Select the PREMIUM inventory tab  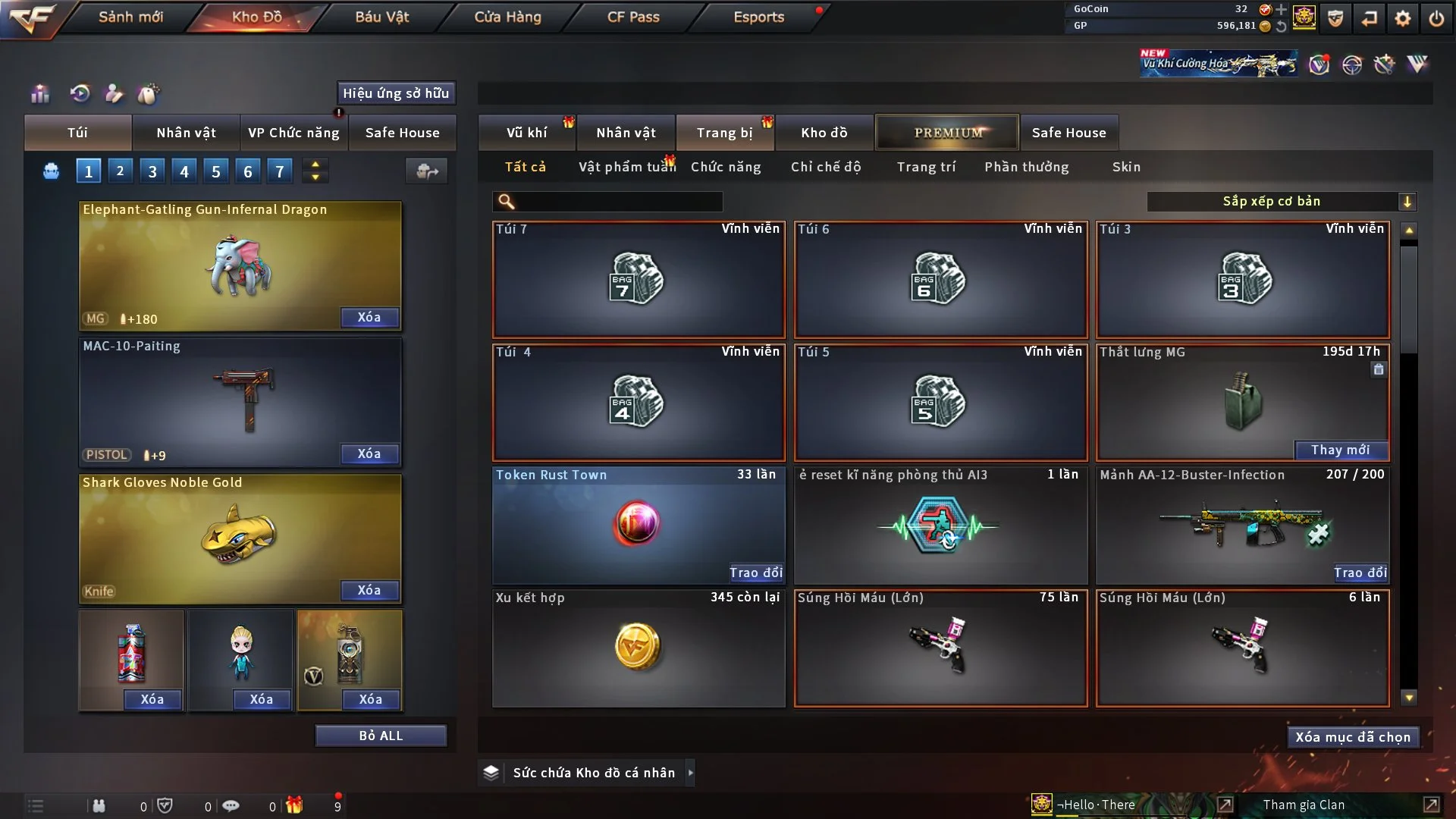point(948,133)
